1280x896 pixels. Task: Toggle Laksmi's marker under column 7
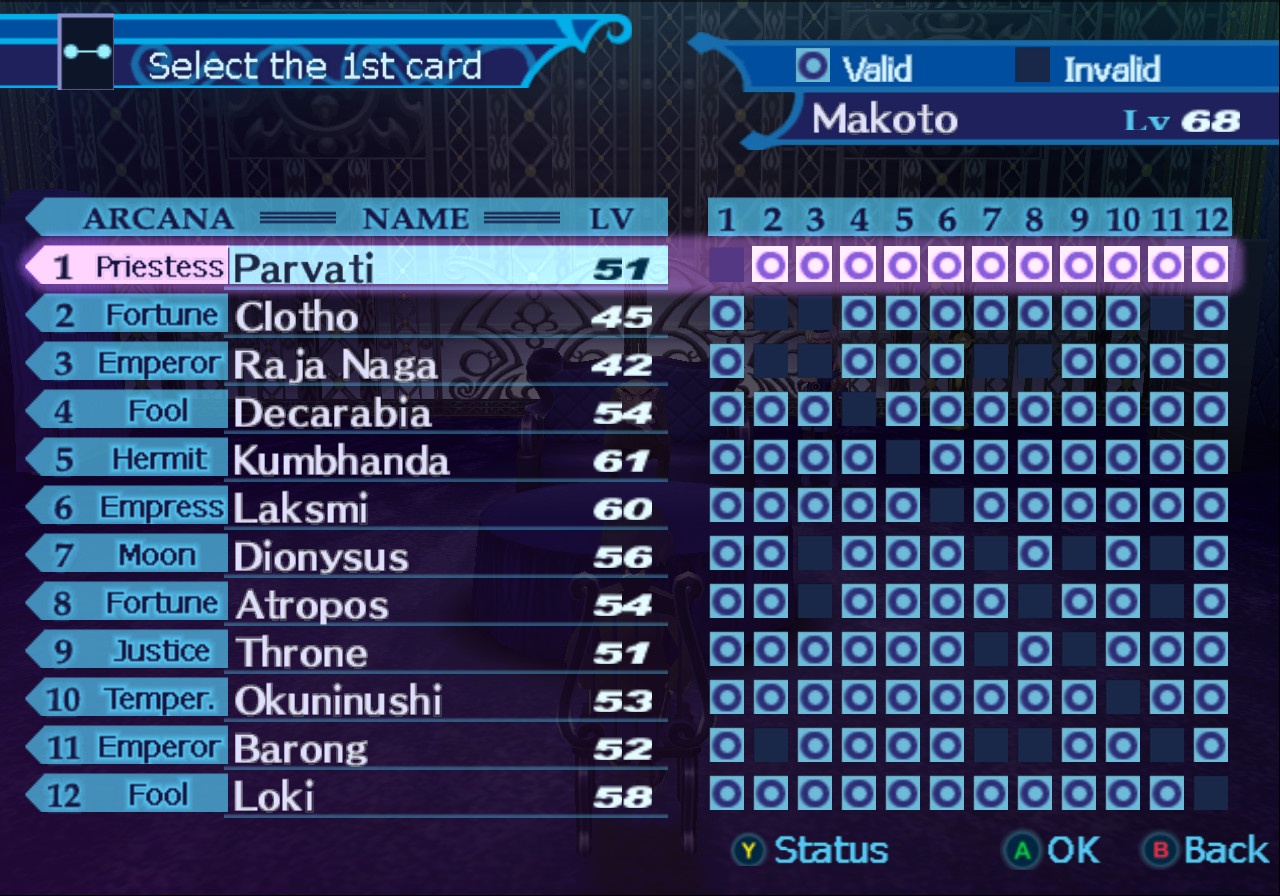[991, 507]
